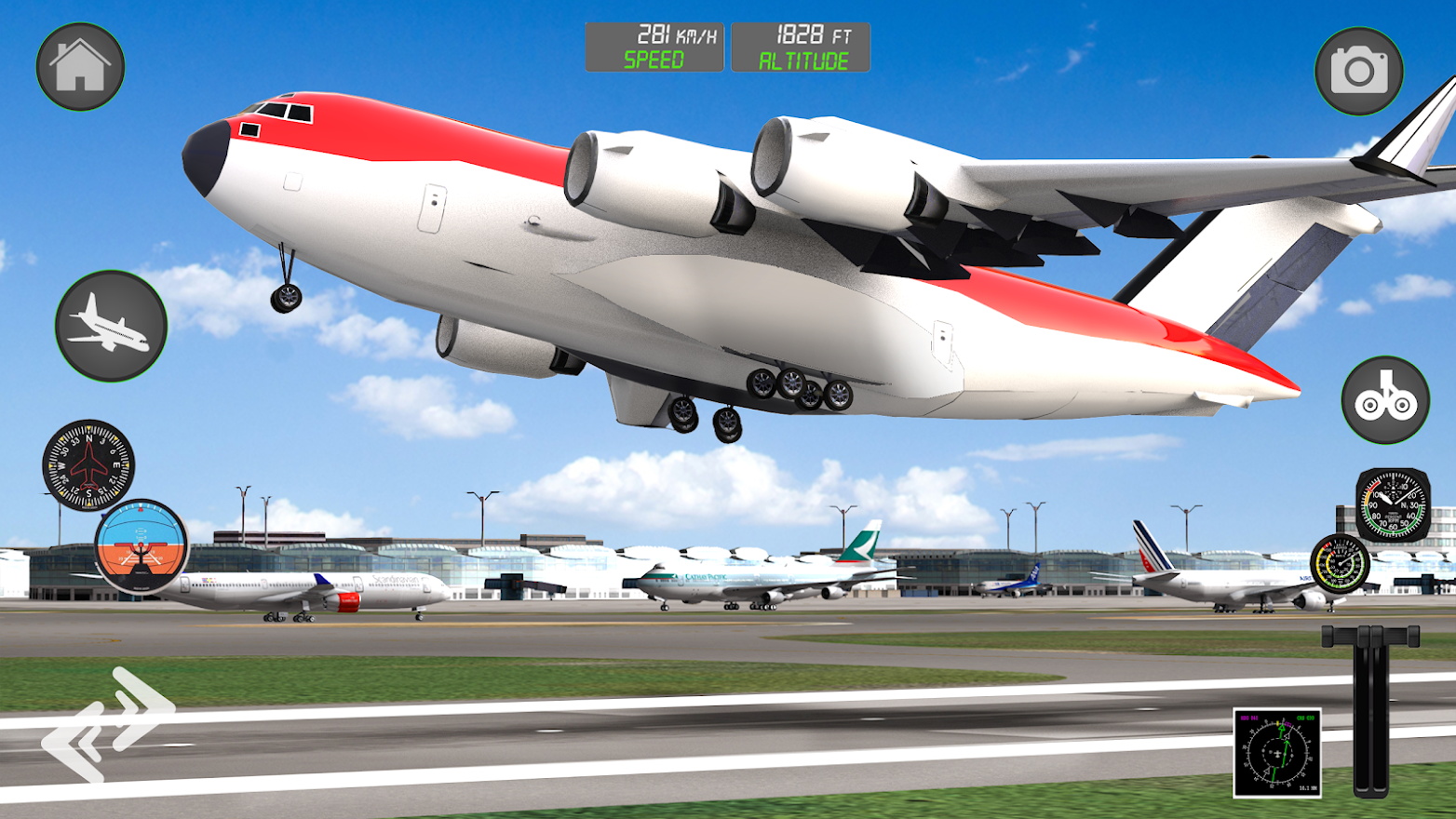This screenshot has height=819, width=1456.
Task: Click the compass heading gauge
Action: click(x=88, y=464)
